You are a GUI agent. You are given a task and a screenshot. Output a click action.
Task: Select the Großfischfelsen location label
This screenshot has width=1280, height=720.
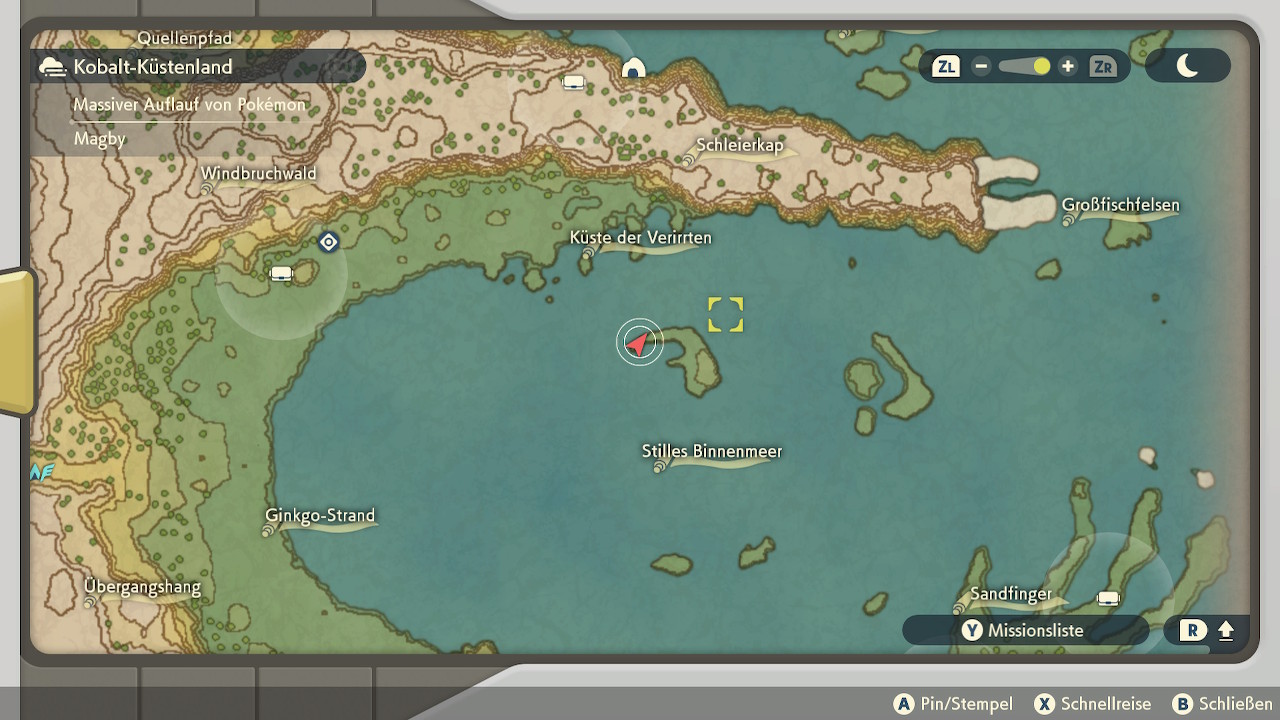1120,206
